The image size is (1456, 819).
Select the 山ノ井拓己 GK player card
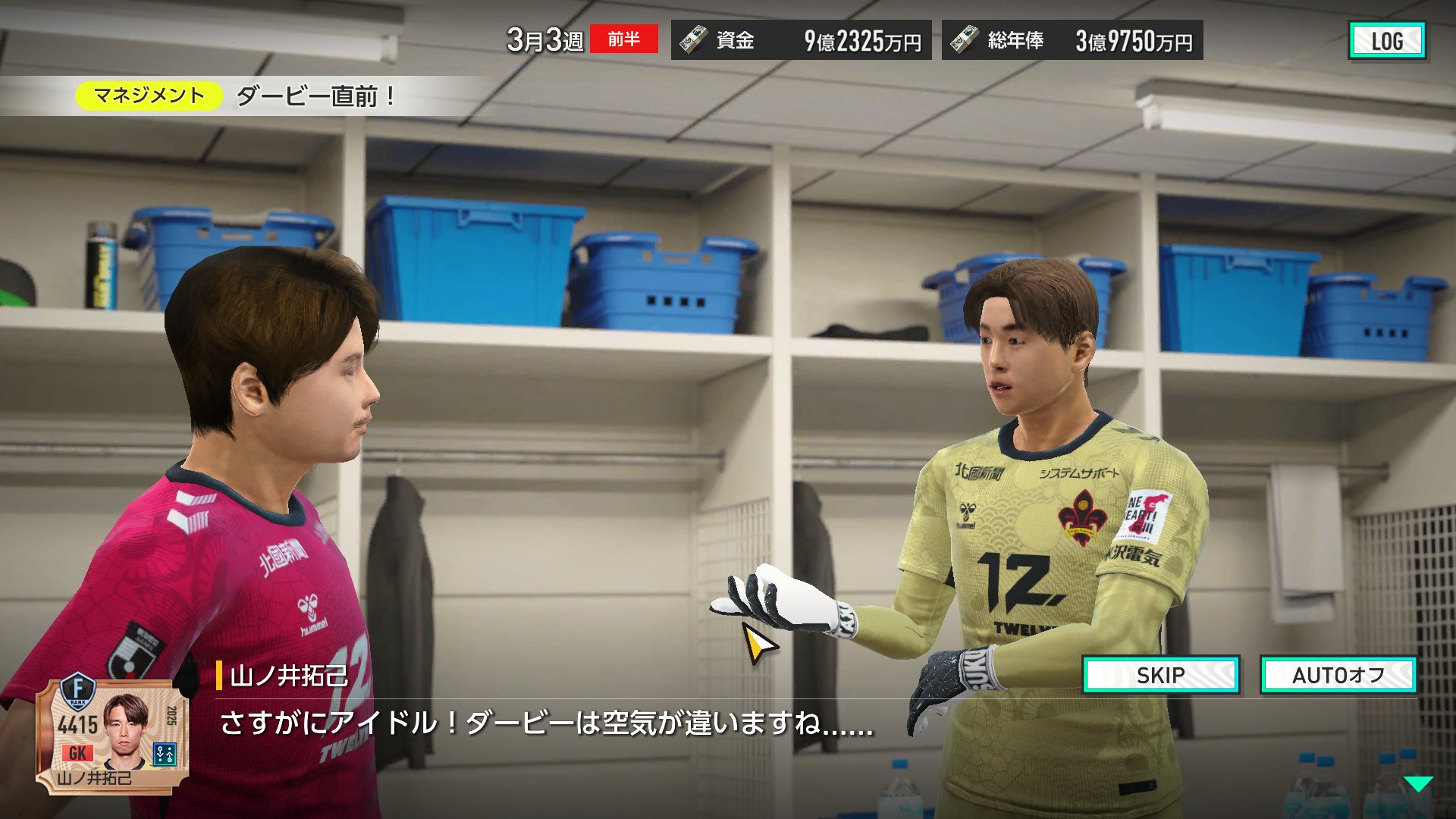tap(112, 734)
